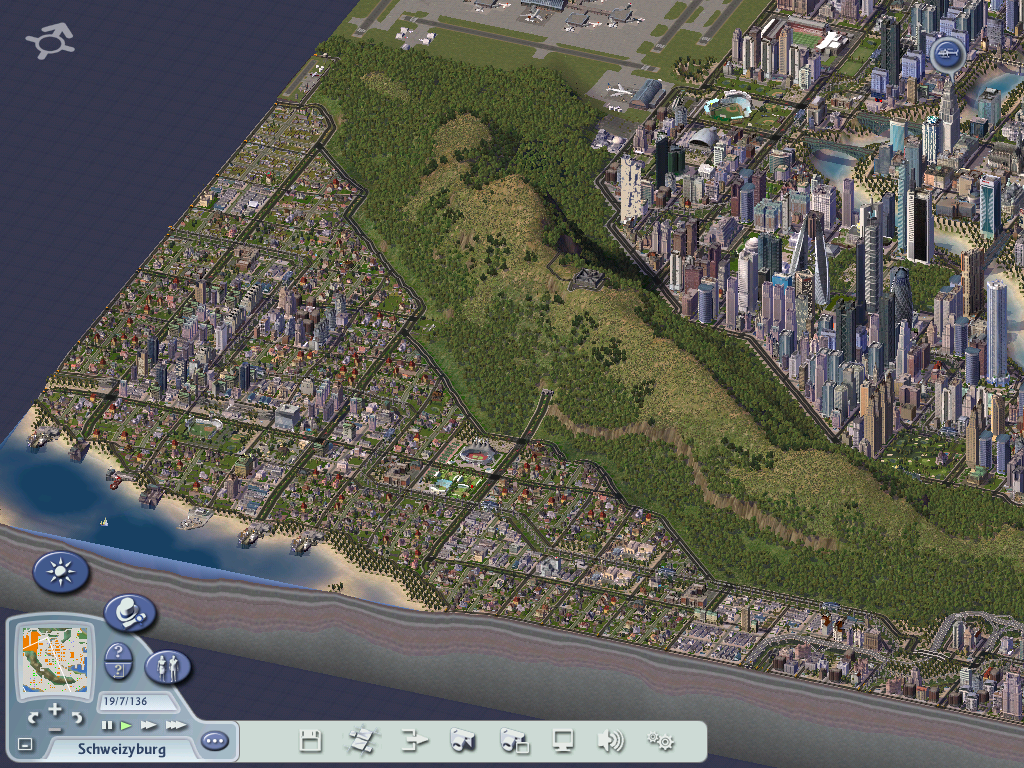Open Mayor Mode with the top hat button
The width and height of the screenshot is (1024, 768).
130,612
